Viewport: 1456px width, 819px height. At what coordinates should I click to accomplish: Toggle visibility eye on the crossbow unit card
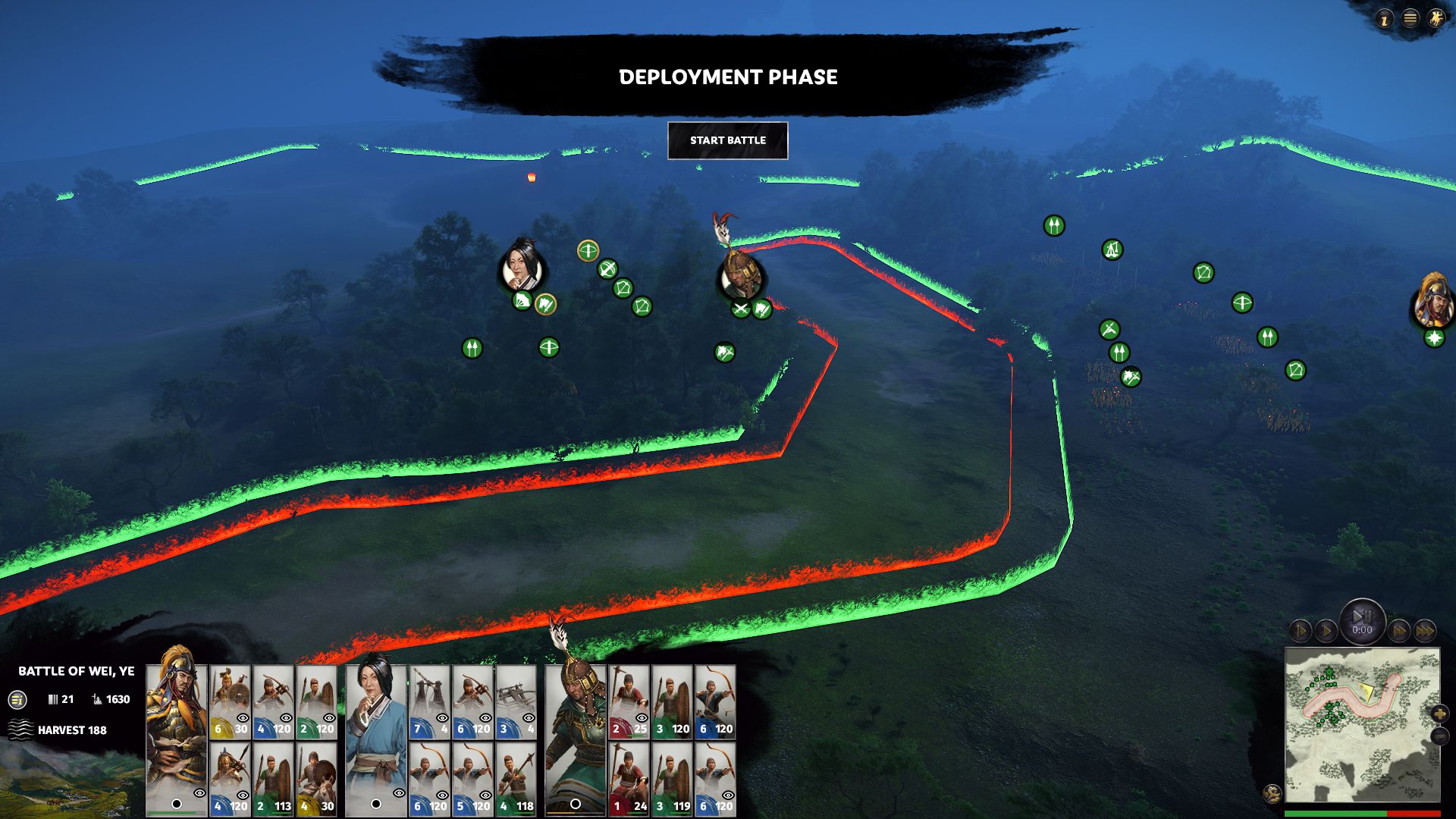[x=285, y=717]
